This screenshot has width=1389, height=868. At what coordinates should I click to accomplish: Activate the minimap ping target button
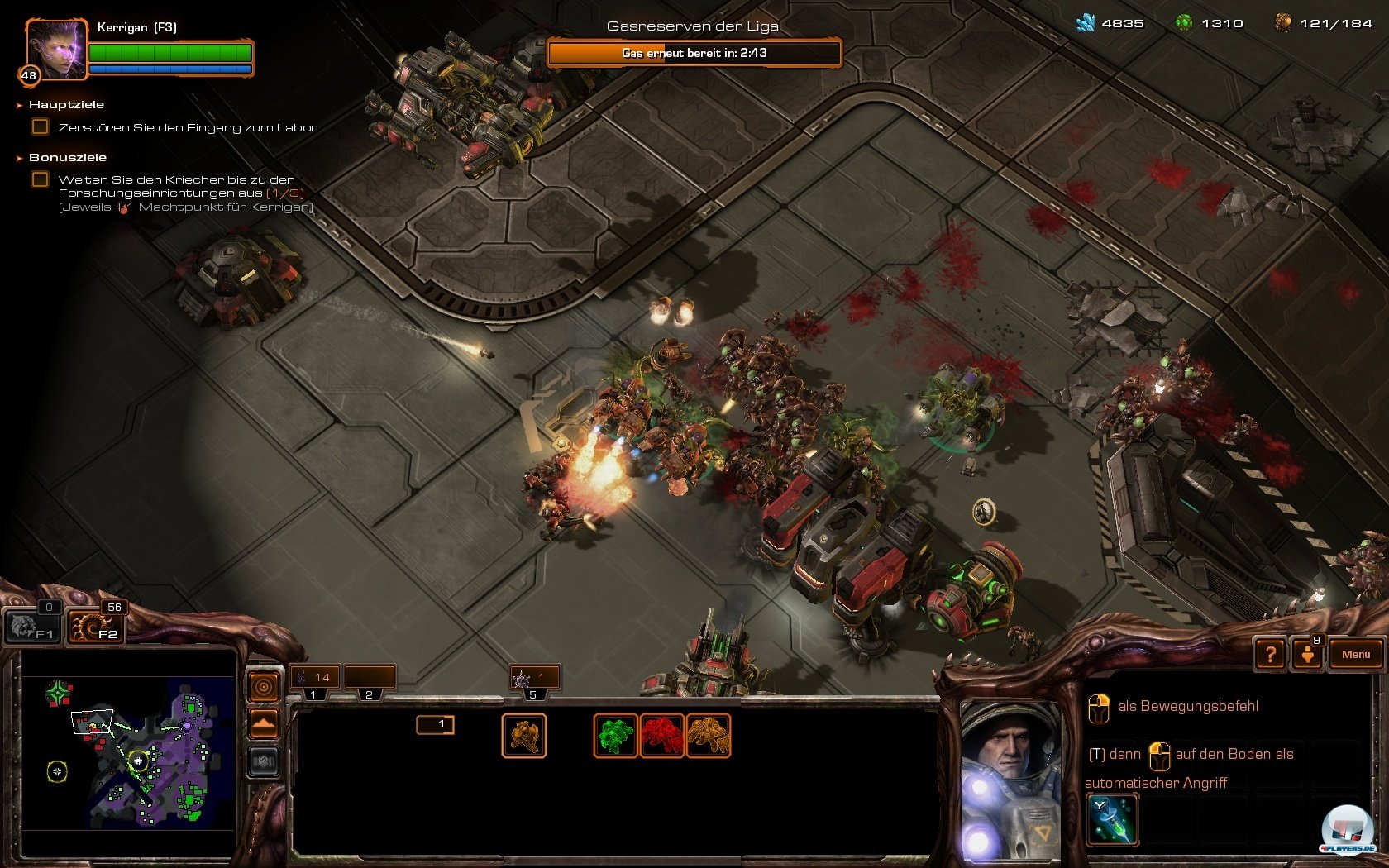click(x=264, y=687)
